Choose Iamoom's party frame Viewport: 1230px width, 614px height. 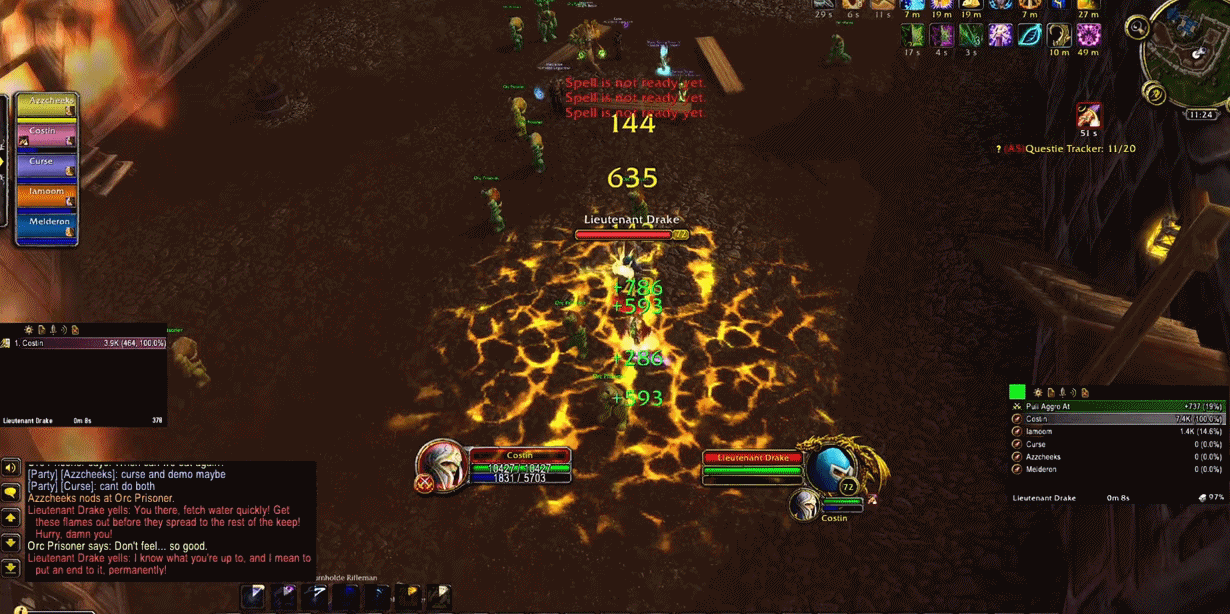pyautogui.click(x=46, y=196)
